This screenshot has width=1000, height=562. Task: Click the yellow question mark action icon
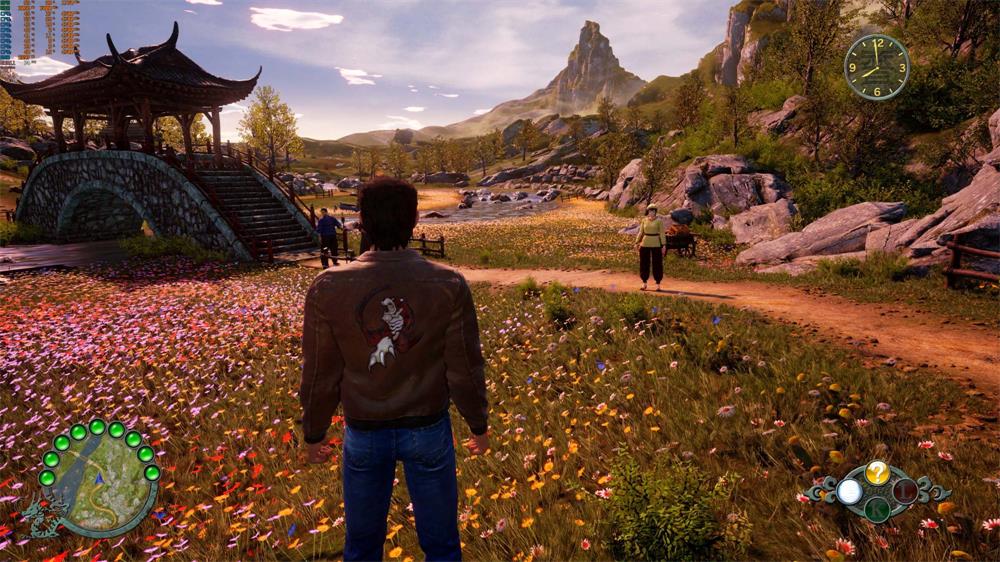[x=877, y=473]
